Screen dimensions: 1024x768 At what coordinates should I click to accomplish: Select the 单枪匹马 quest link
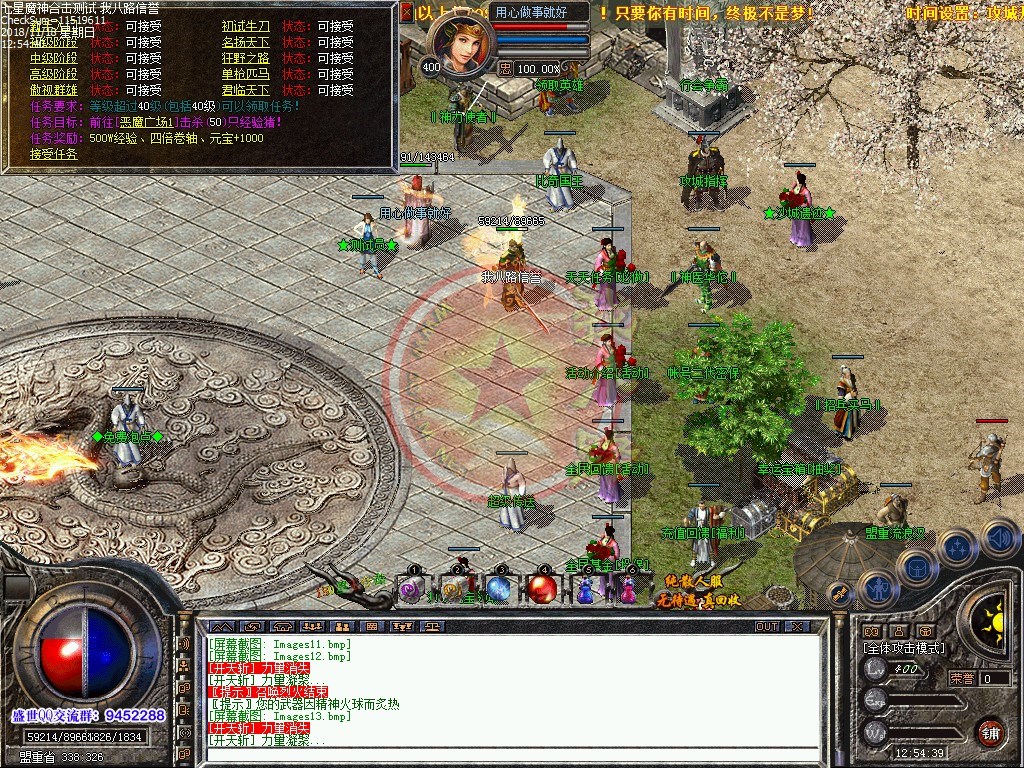(245, 74)
